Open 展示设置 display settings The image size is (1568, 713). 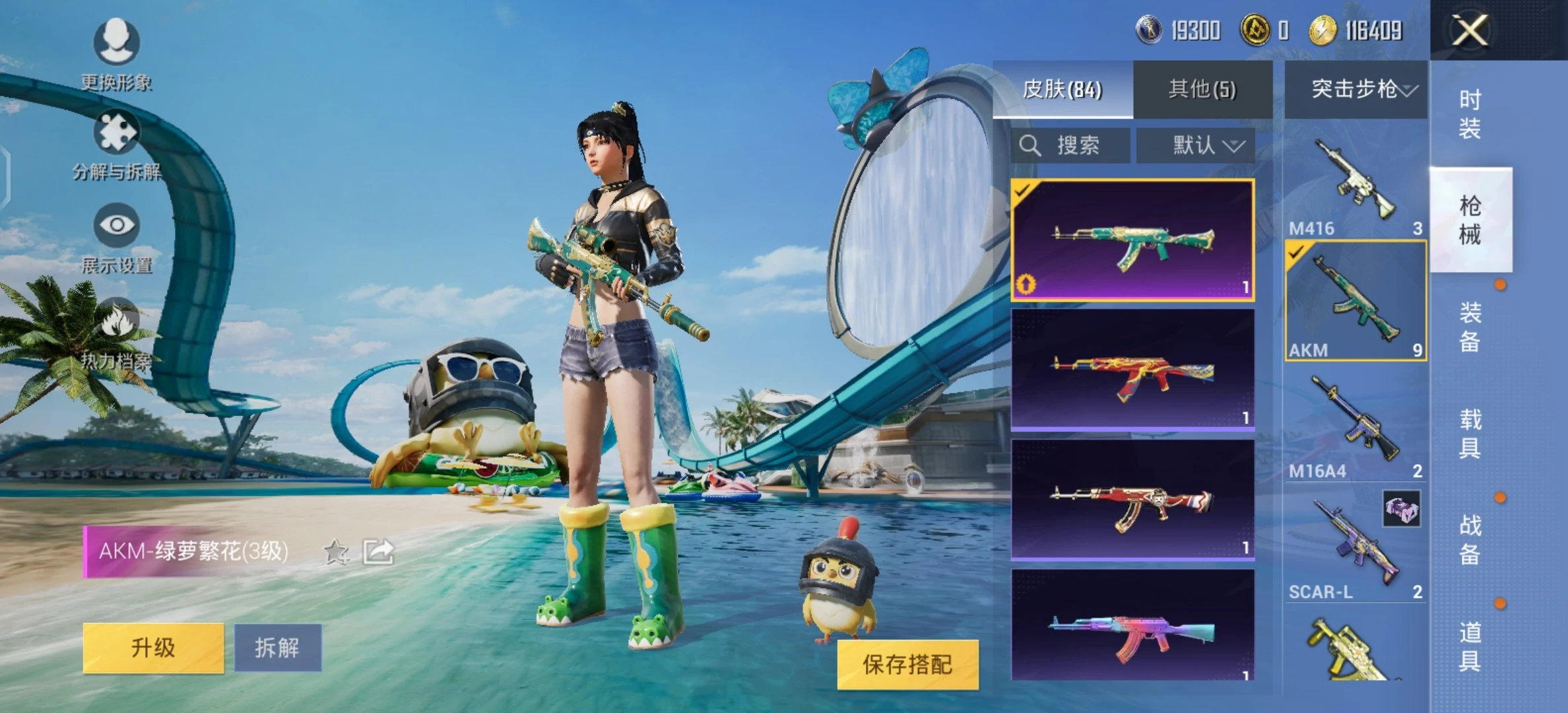(x=117, y=239)
